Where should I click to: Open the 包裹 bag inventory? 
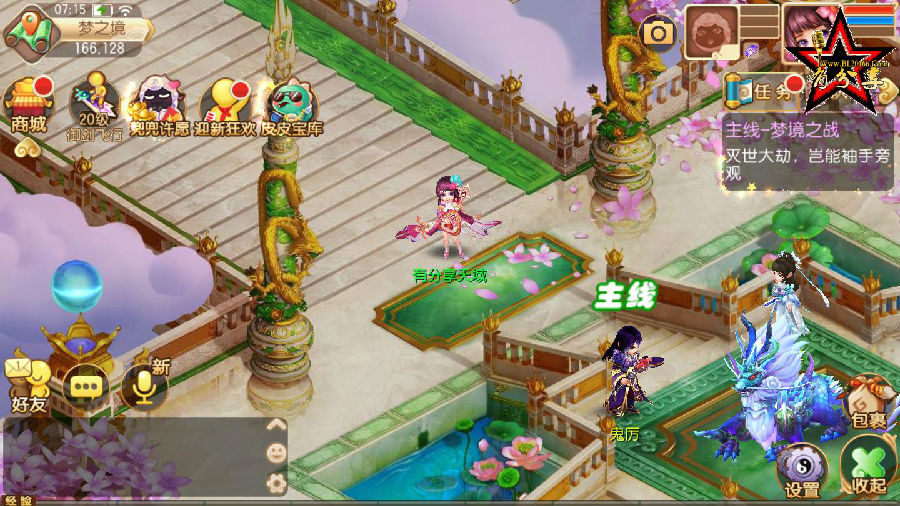pyautogui.click(x=868, y=402)
